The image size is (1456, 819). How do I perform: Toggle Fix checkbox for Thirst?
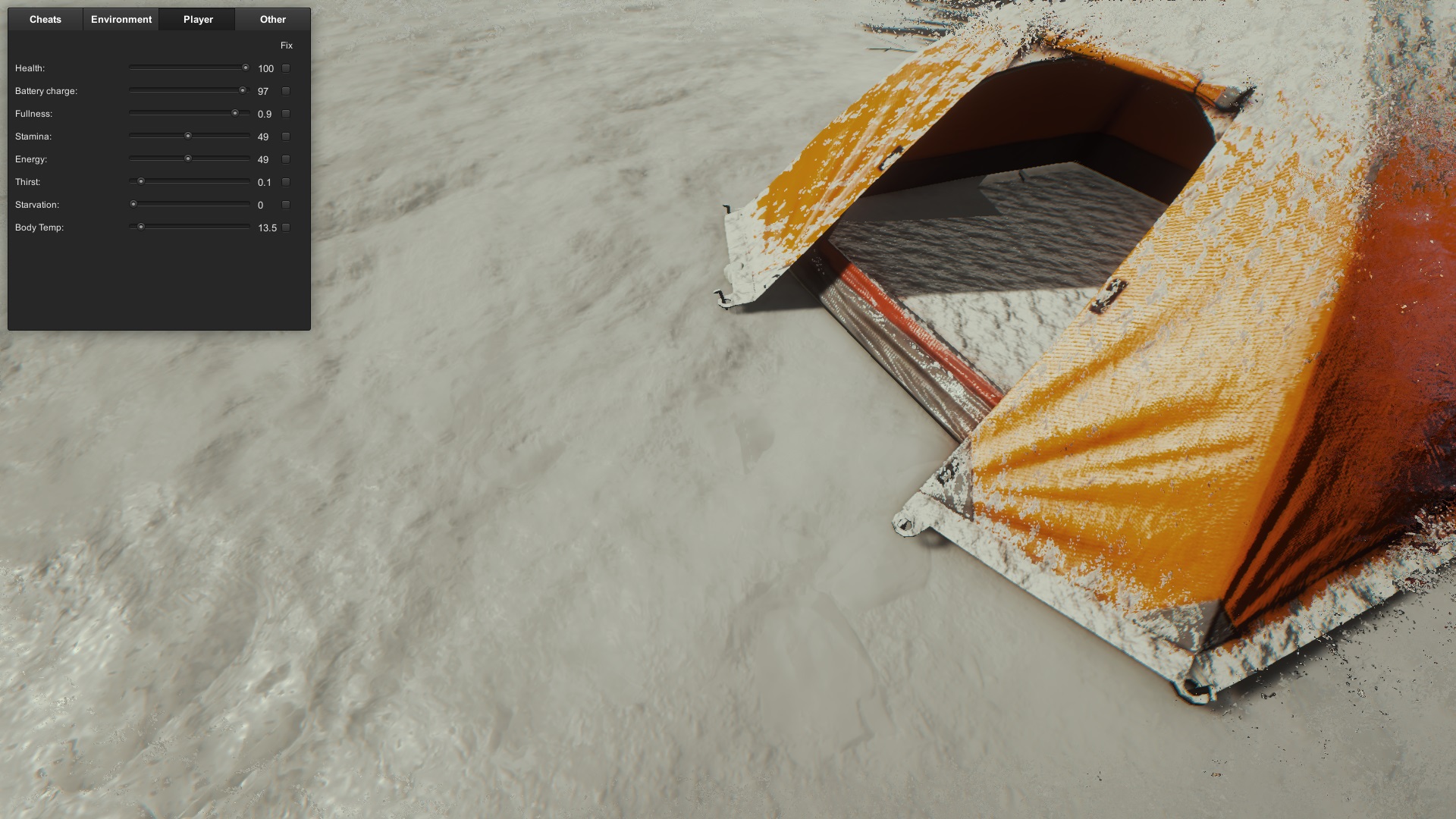point(286,182)
